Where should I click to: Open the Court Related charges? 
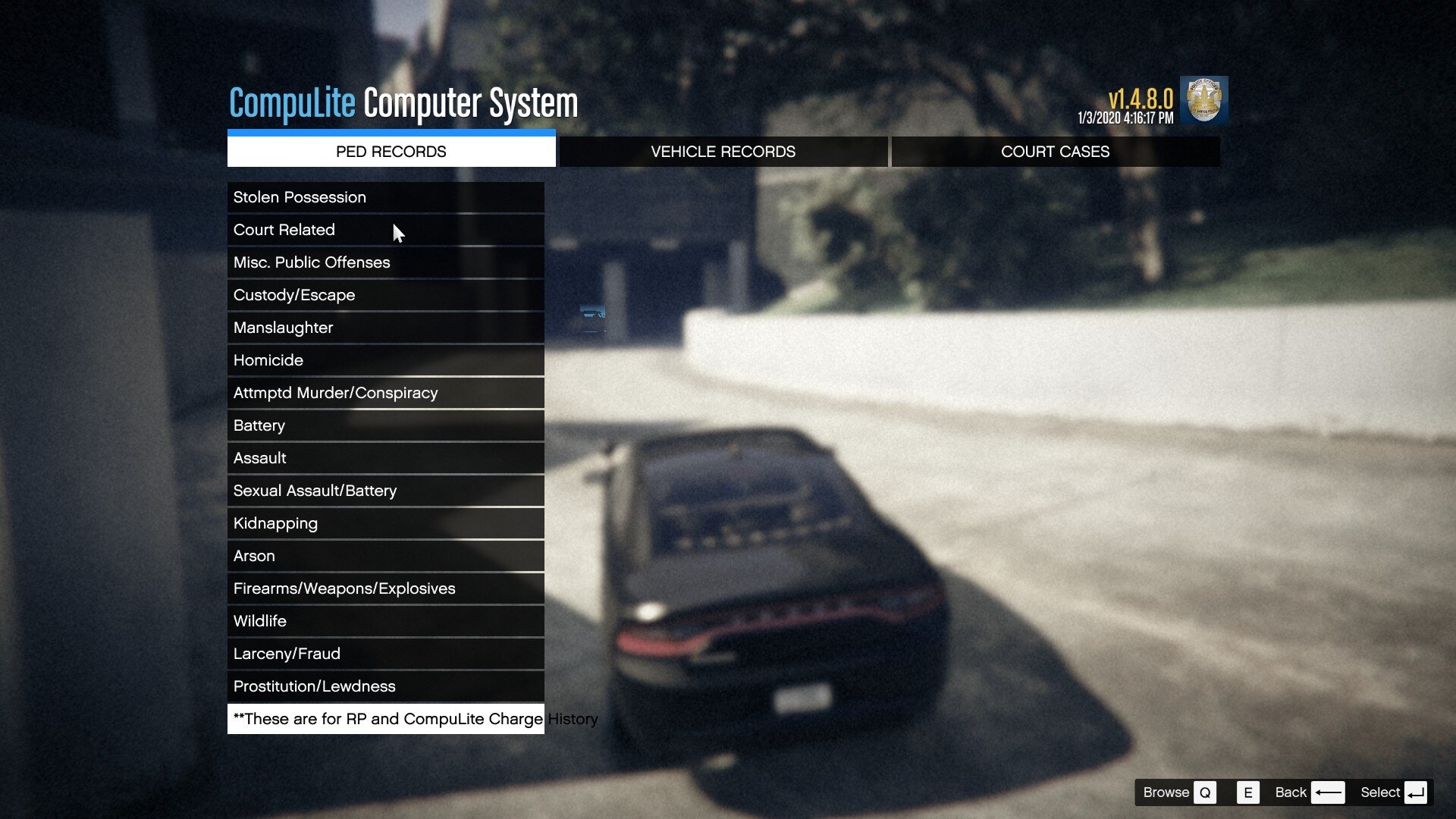pyautogui.click(x=385, y=230)
